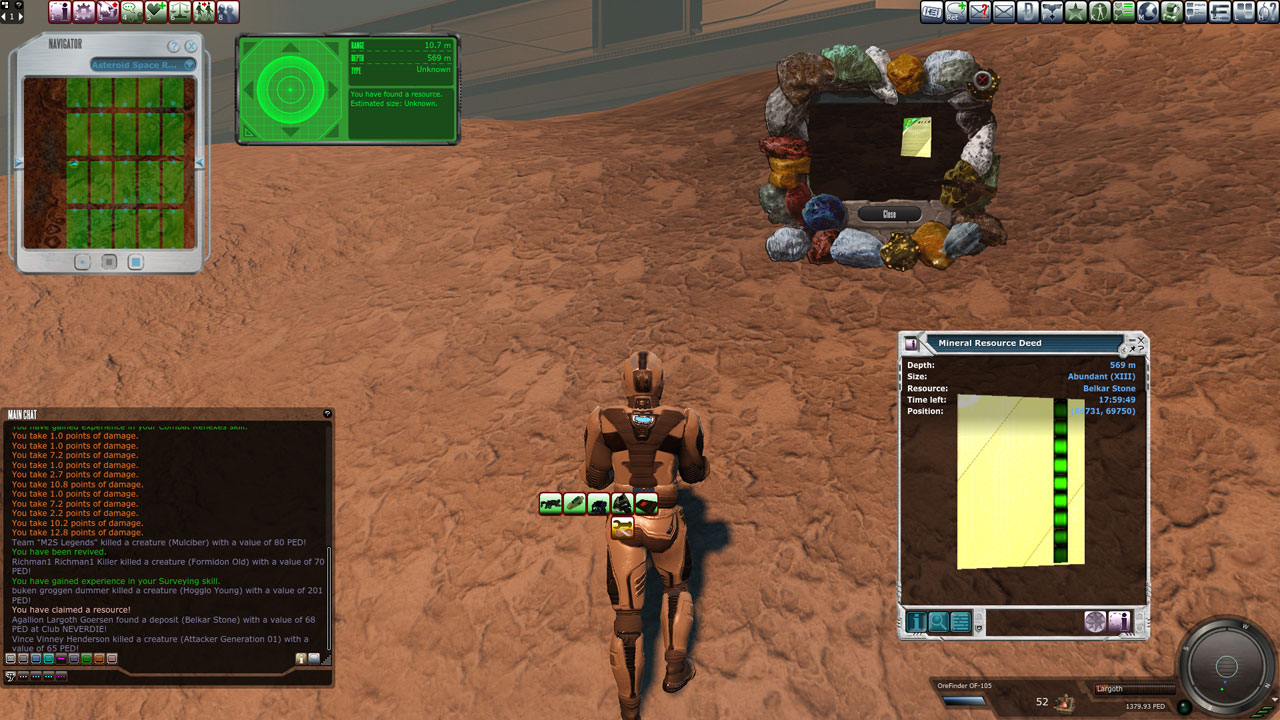Select the resource deed in the loot window
1280x720 pixels.
(916, 137)
